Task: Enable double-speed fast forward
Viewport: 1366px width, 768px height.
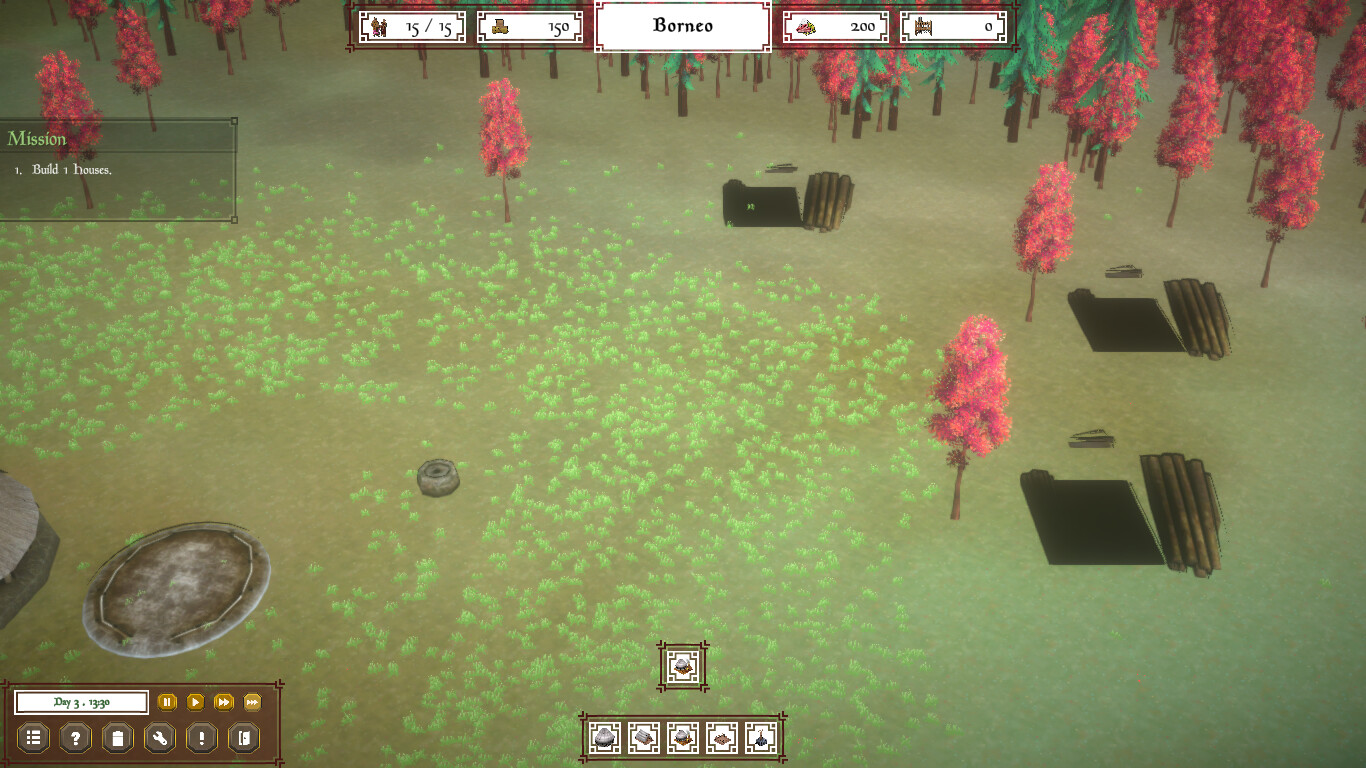Action: [x=223, y=702]
